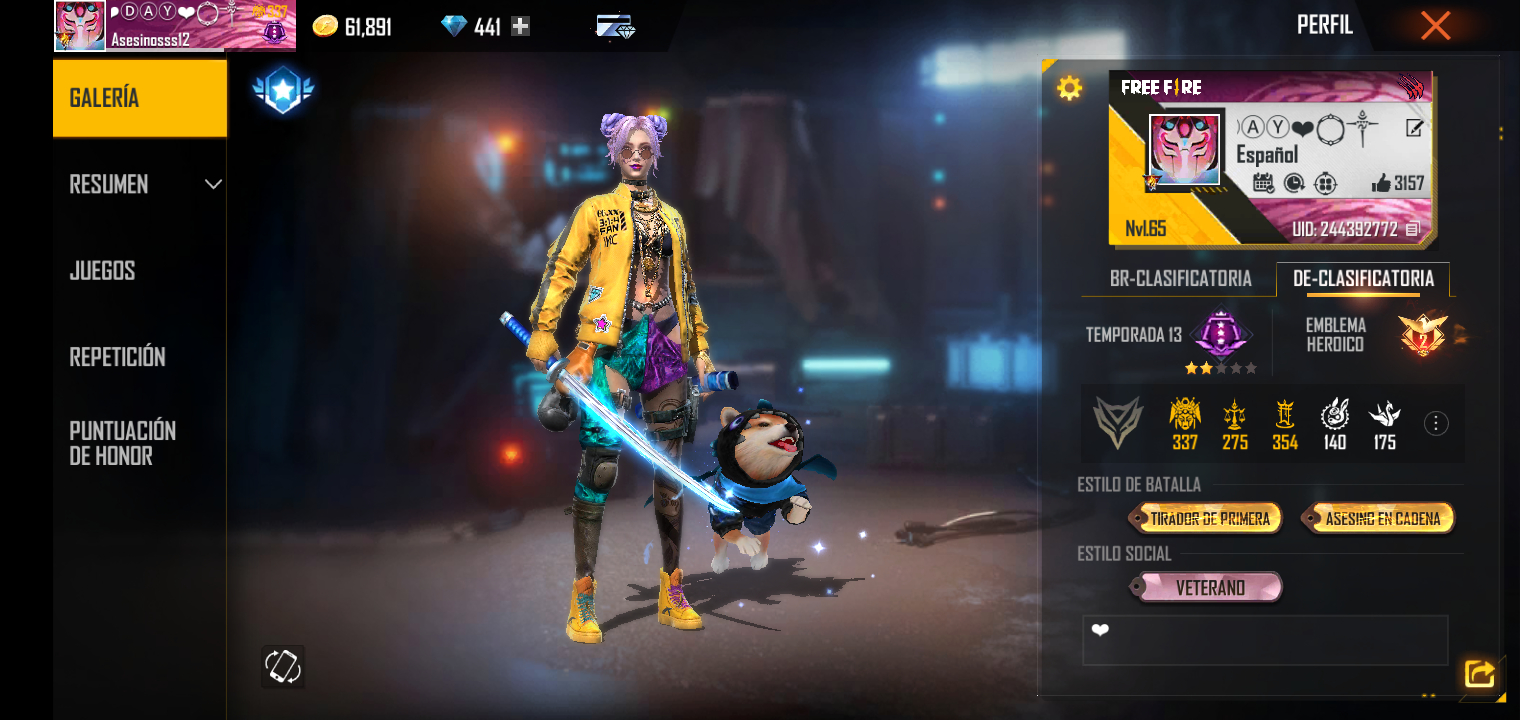
Task: Select the Asesino en Cadena tag
Action: 1382,518
